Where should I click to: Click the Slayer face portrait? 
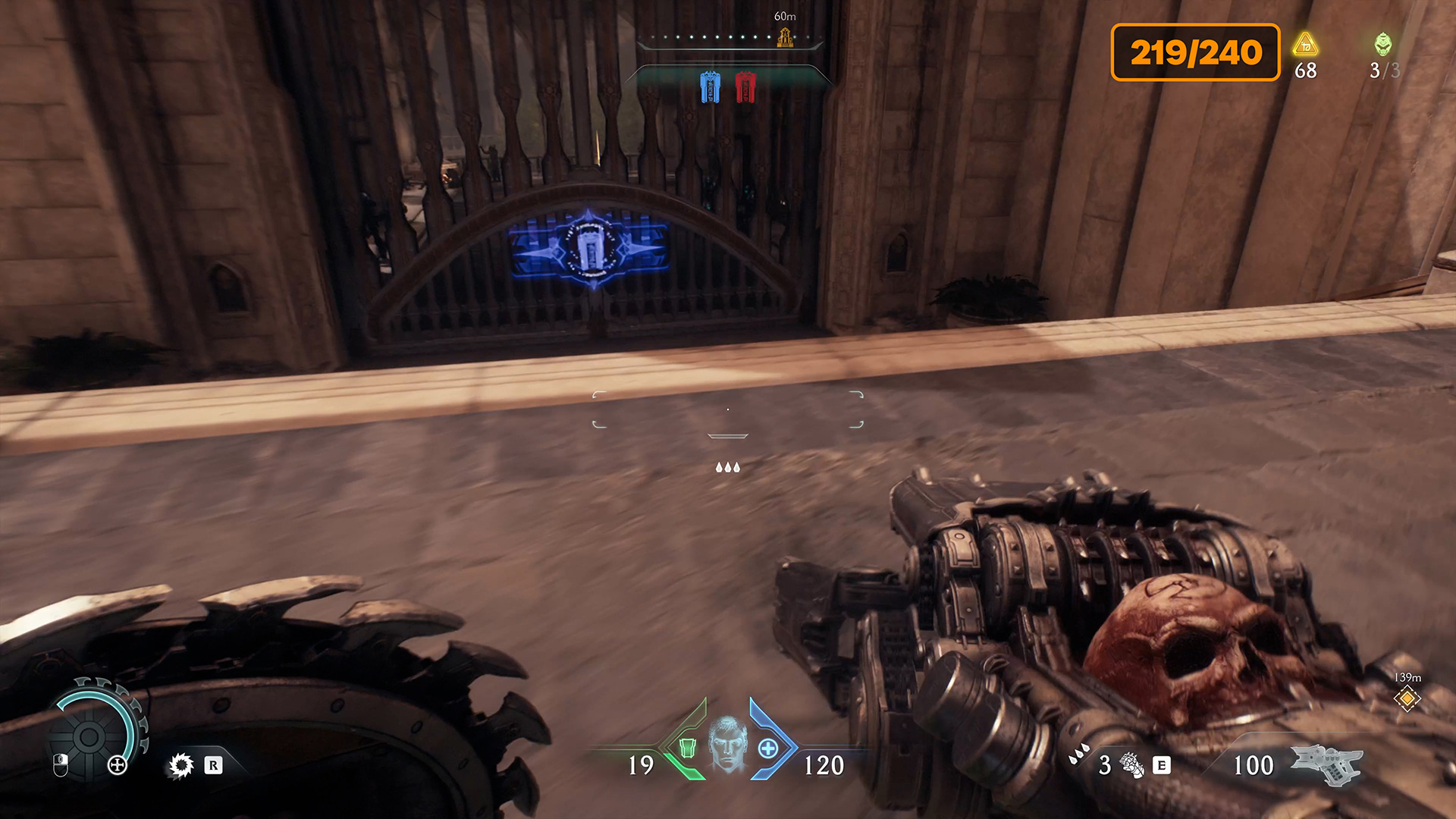[x=727, y=744]
